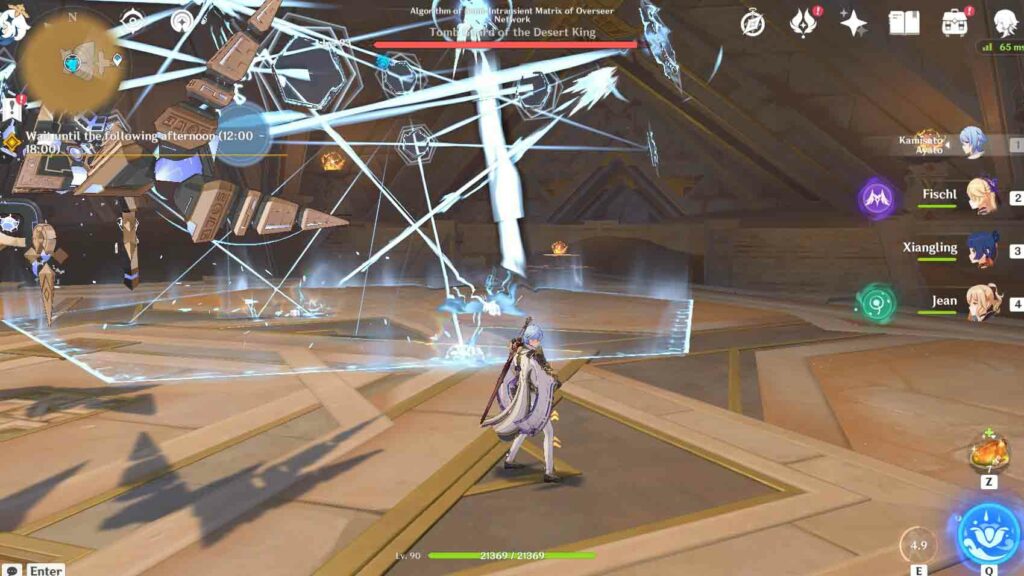
Task: Open the Adventurer Handbook book icon
Action: (904, 23)
